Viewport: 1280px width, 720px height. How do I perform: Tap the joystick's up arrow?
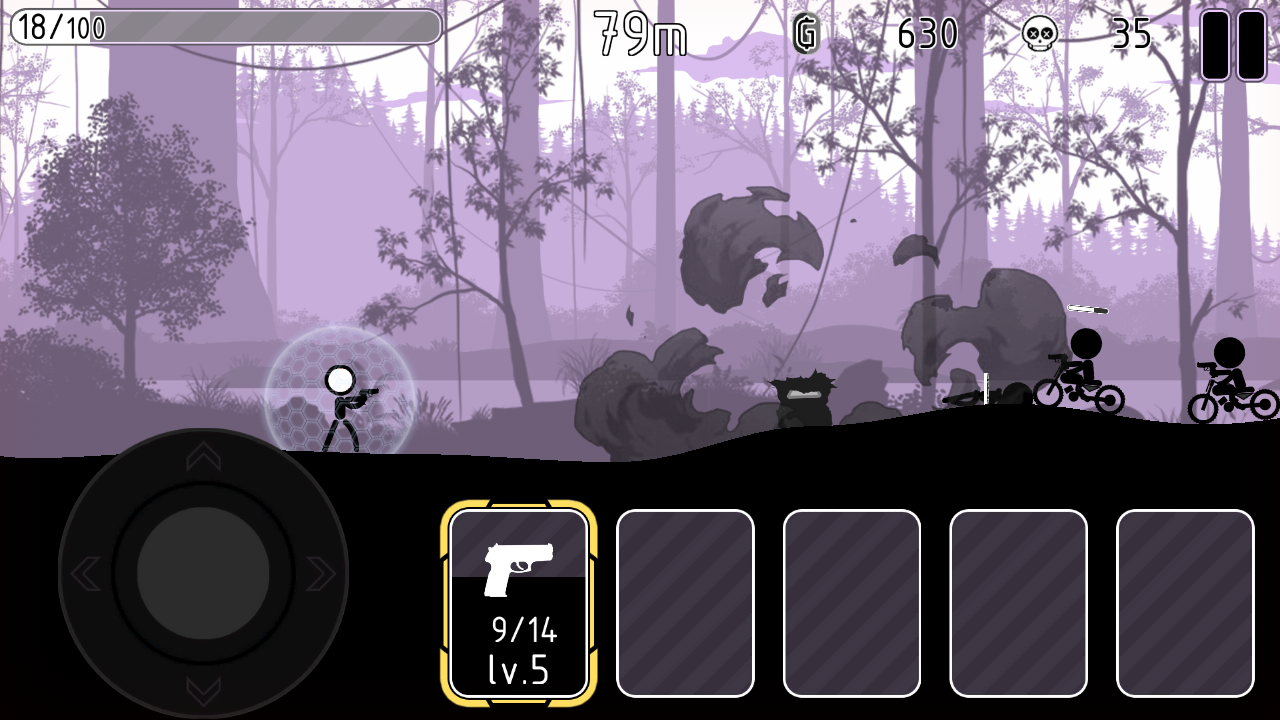click(203, 457)
